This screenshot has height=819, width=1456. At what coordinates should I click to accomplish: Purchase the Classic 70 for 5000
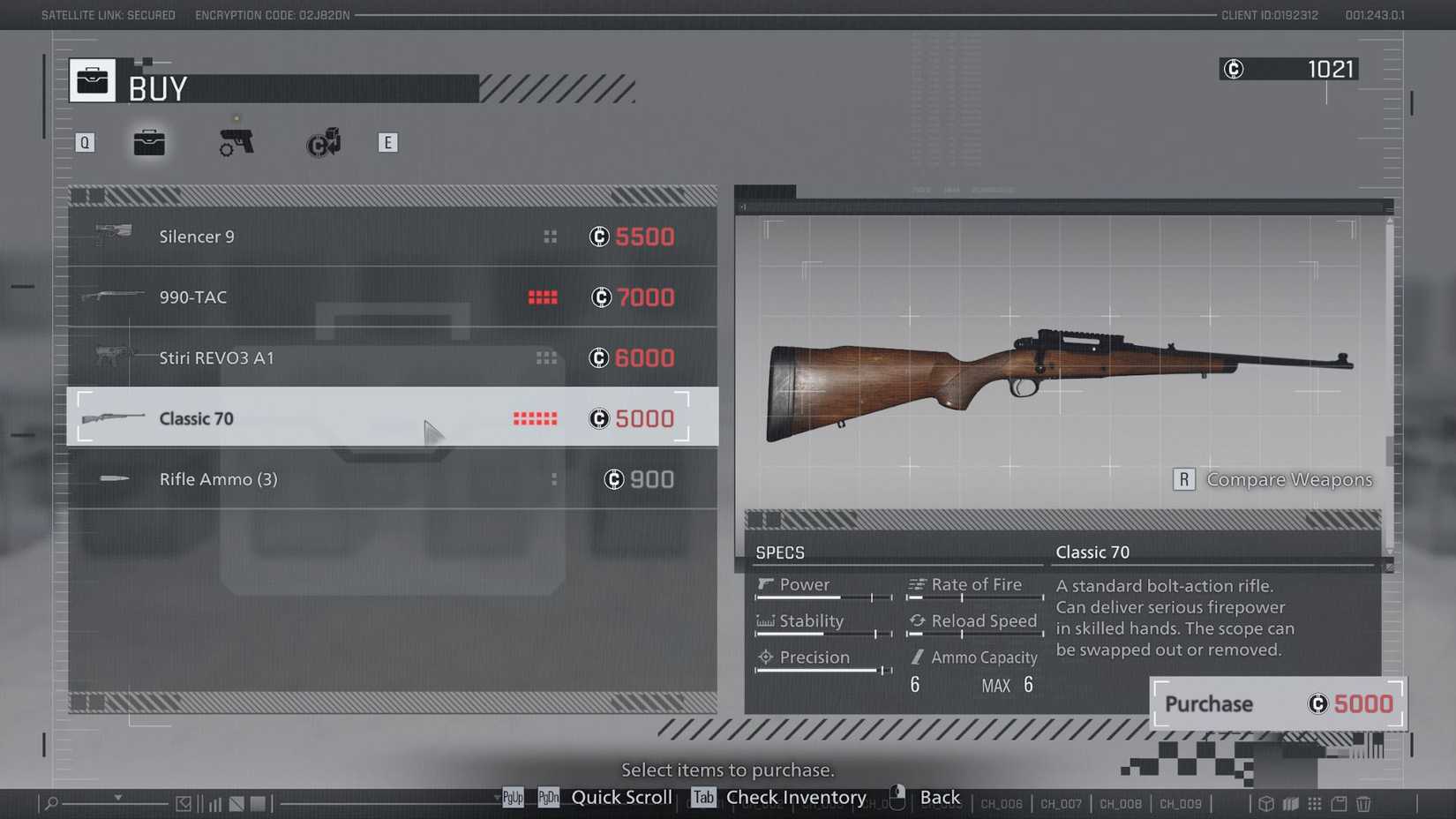point(1276,703)
